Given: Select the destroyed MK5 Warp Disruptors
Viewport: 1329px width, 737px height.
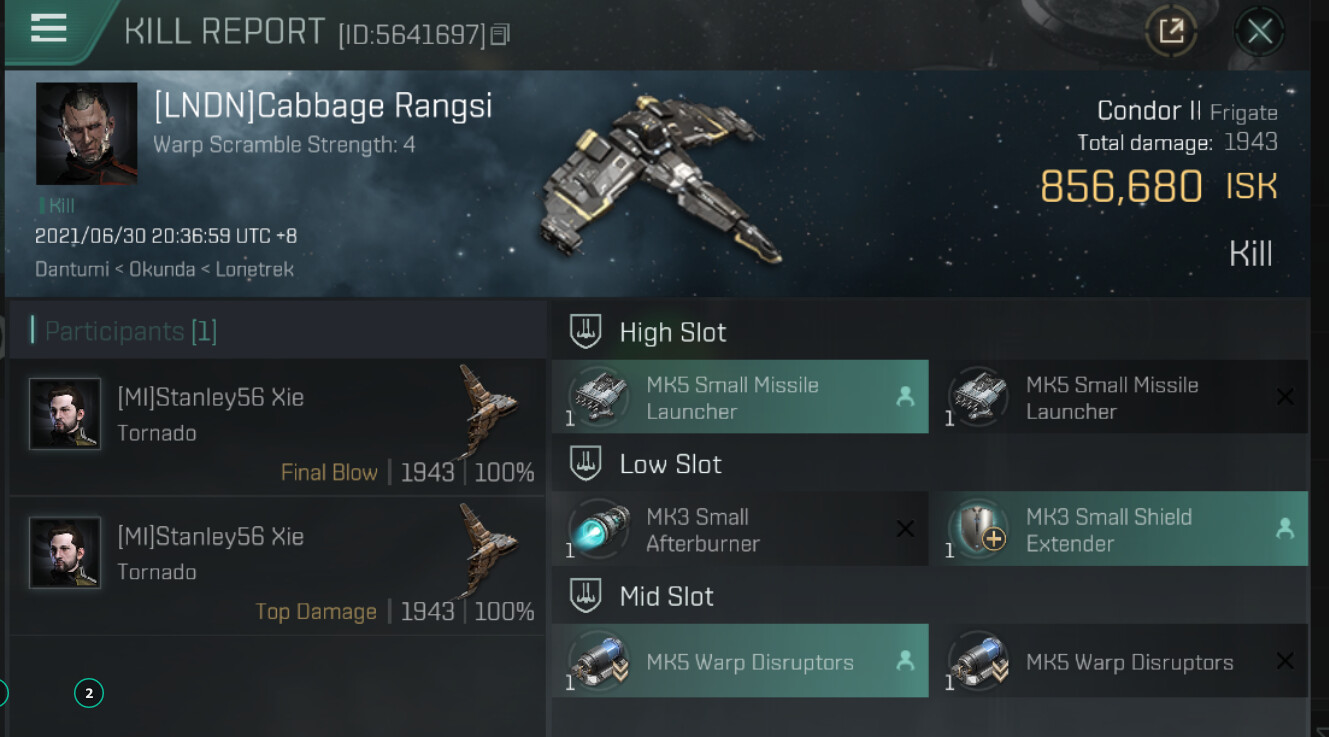Looking at the screenshot, I should click(x=1119, y=661).
